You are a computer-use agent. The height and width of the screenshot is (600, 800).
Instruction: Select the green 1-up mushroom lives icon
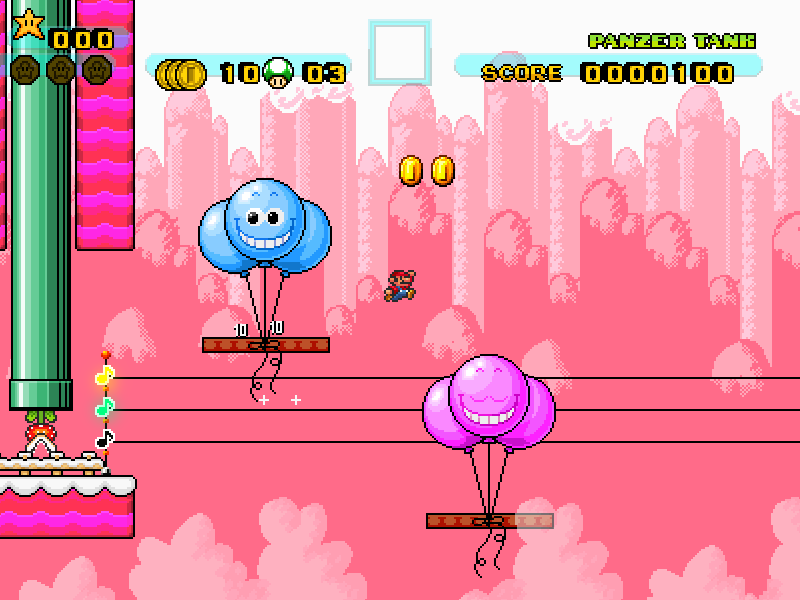tap(282, 72)
